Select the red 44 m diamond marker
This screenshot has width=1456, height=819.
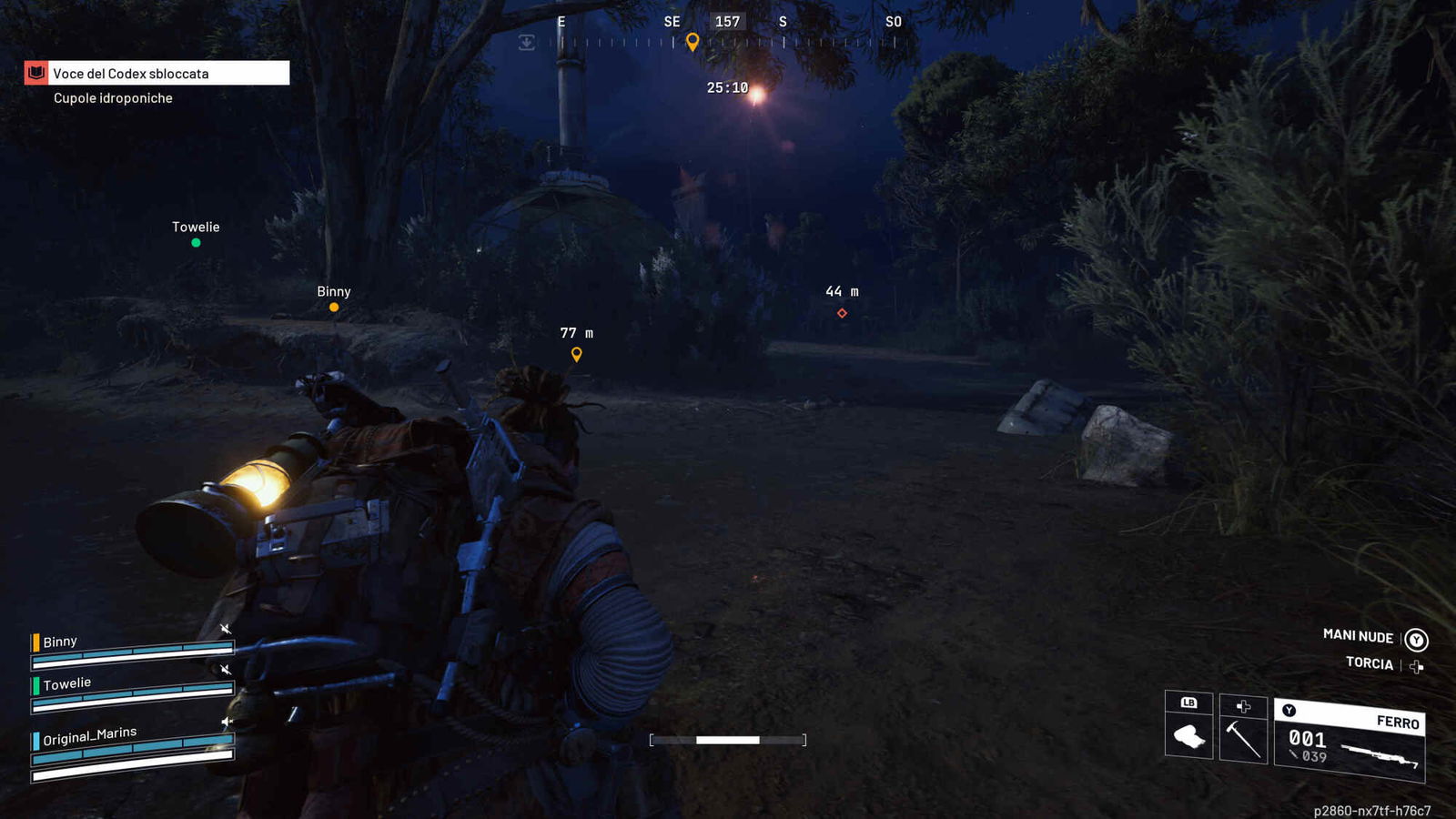click(x=842, y=313)
